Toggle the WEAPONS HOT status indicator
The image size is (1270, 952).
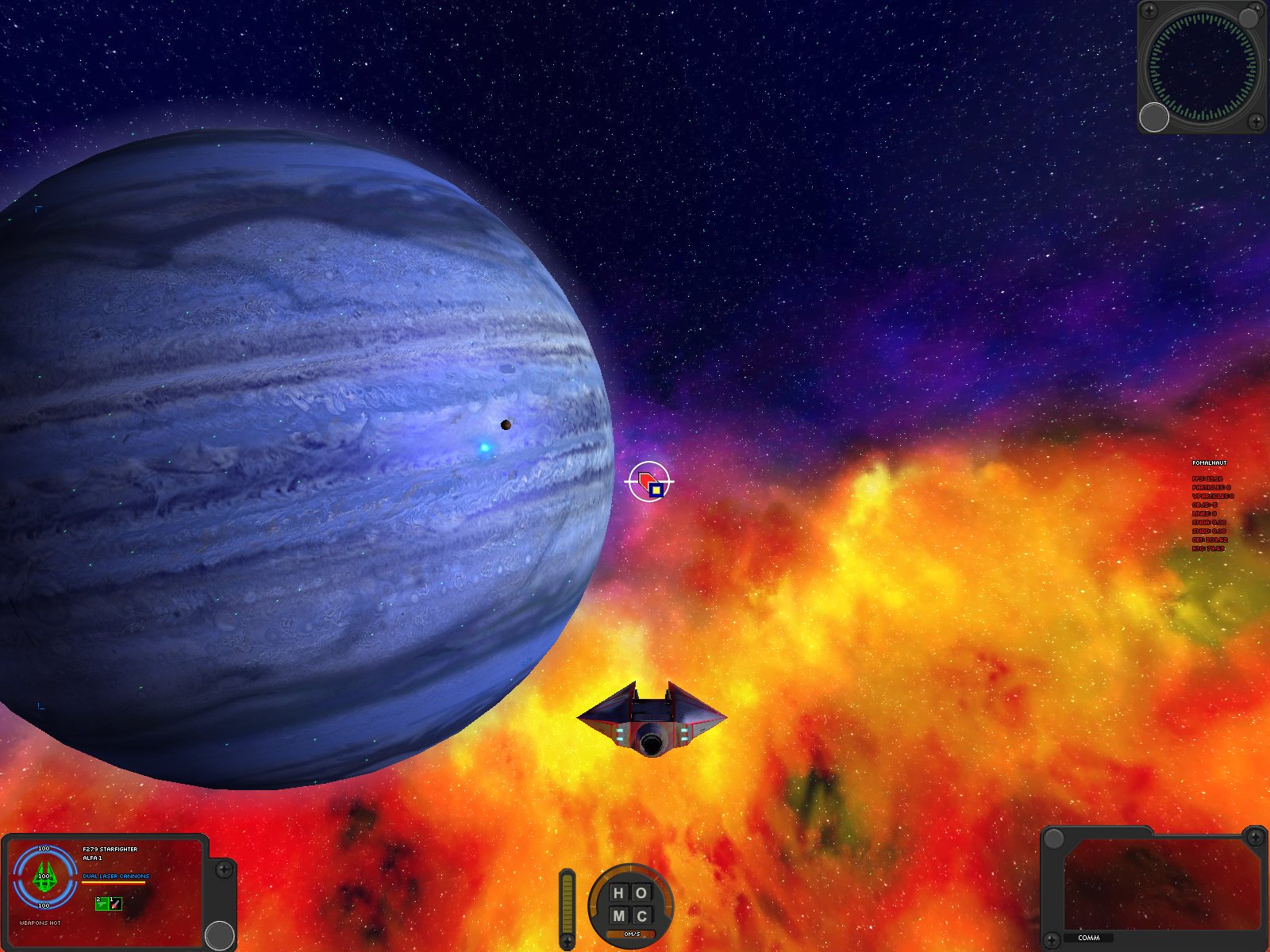pyautogui.click(x=40, y=923)
